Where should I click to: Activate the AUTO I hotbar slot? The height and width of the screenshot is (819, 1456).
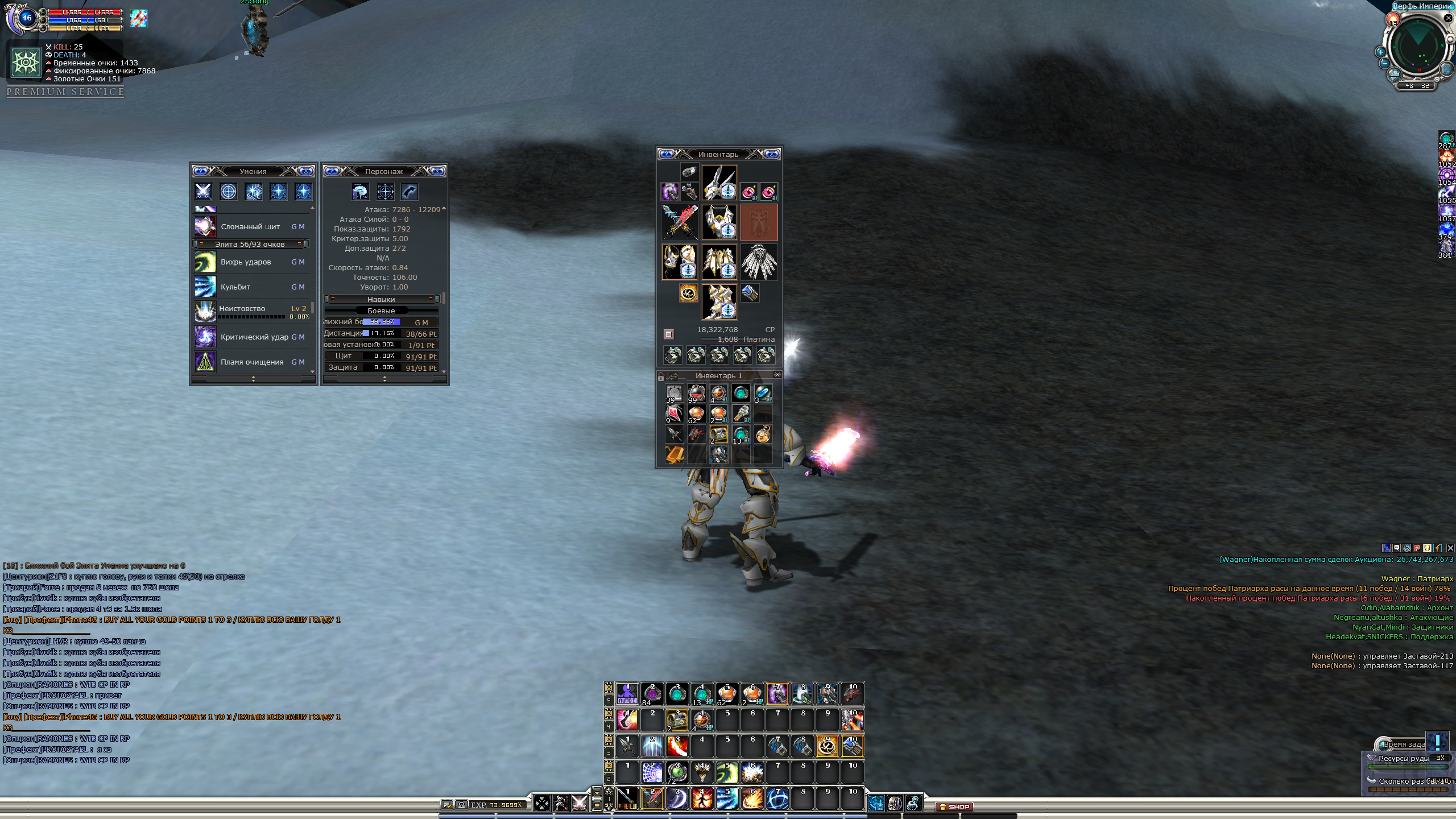(627, 694)
